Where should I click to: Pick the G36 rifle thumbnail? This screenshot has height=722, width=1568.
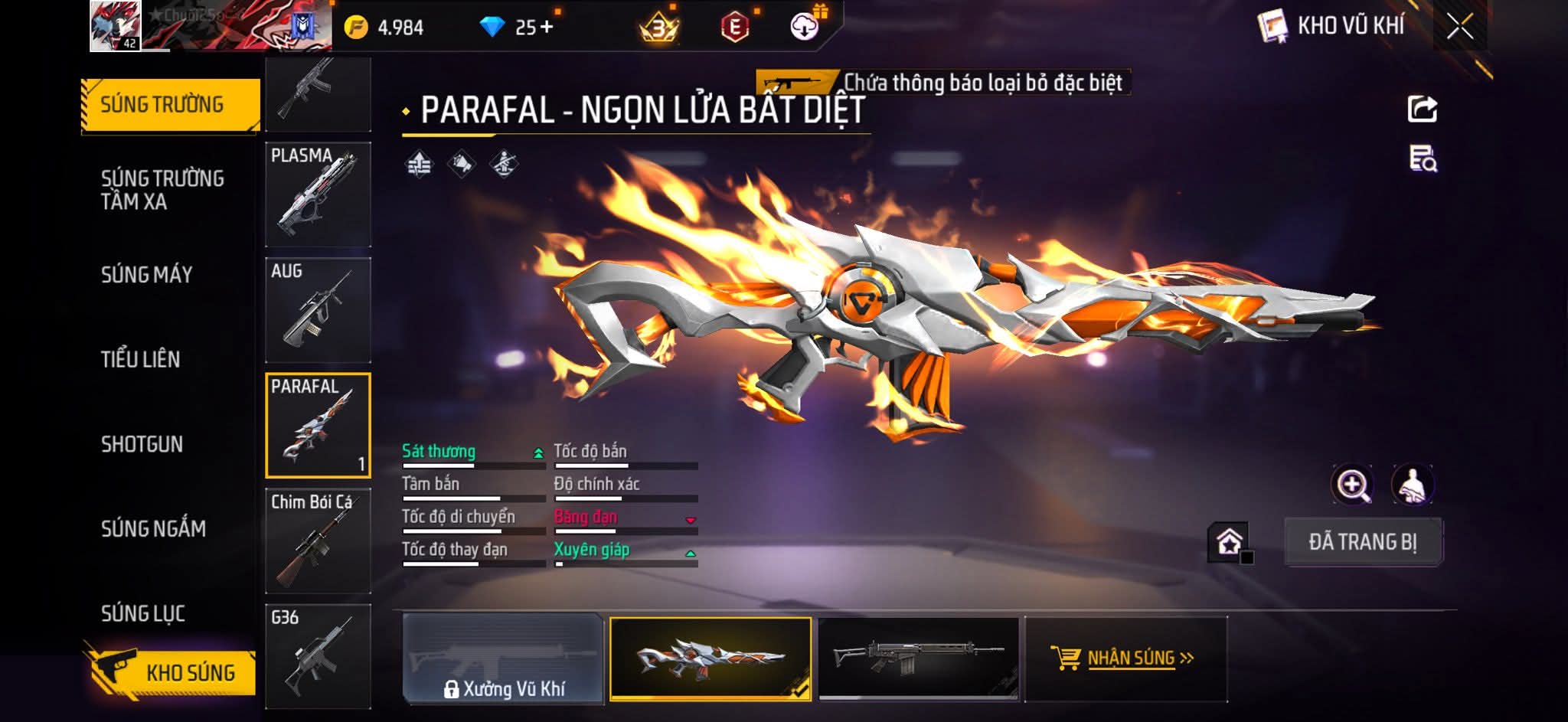tap(318, 656)
